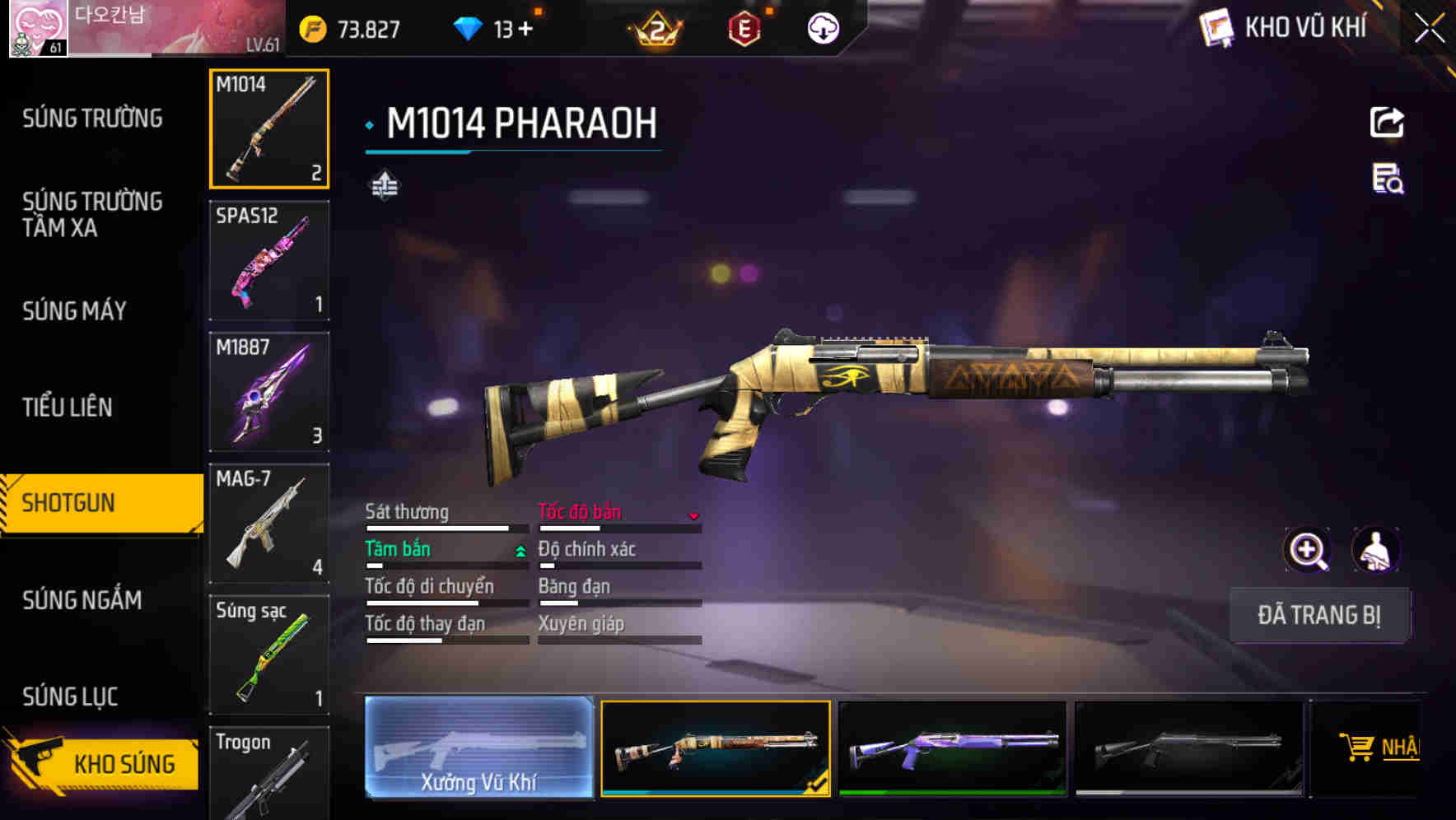This screenshot has width=1456, height=820.
Task: Share the M1014 Pharaoh skin
Action: coord(1388,122)
